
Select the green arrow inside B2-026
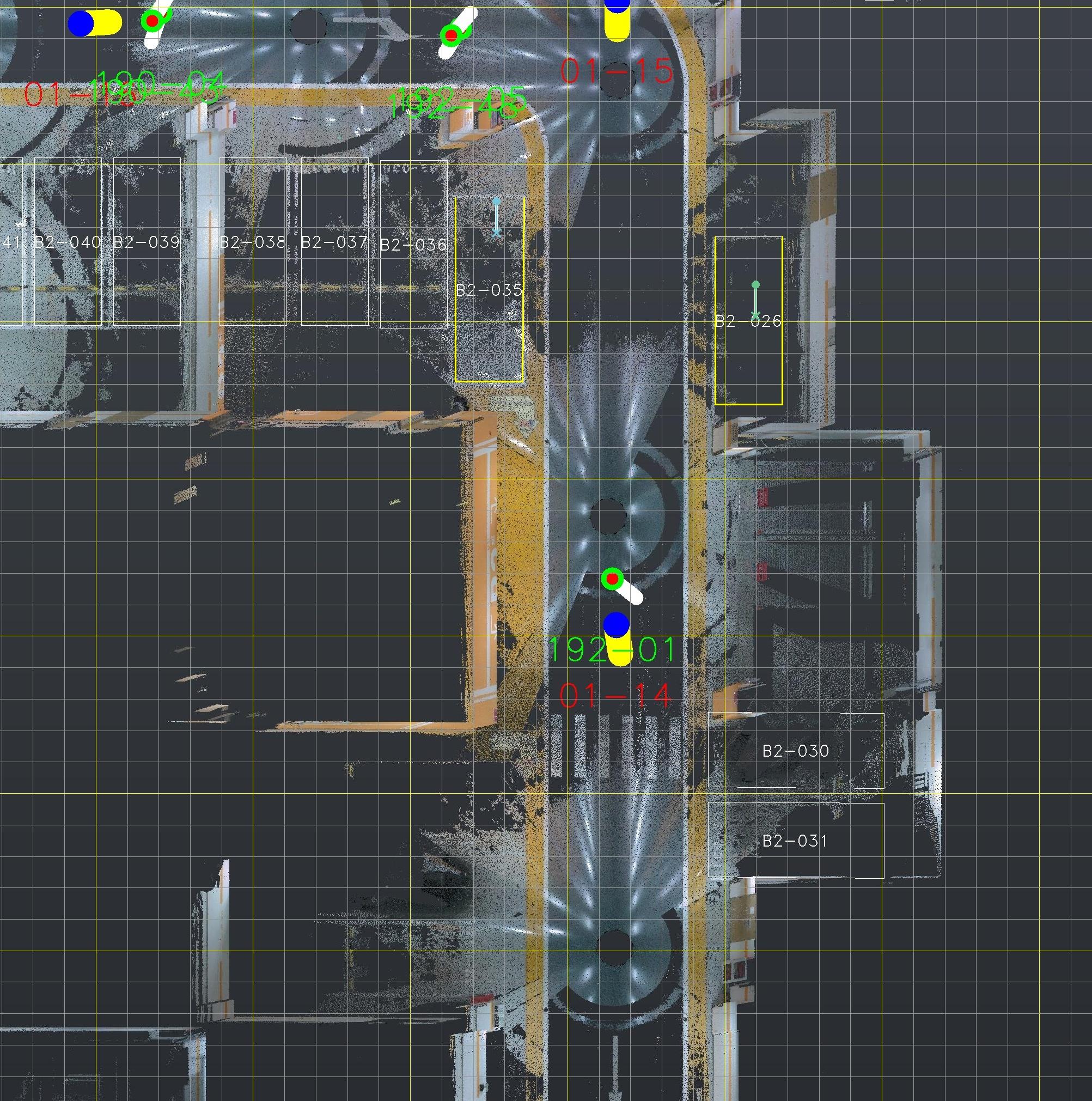click(x=755, y=300)
